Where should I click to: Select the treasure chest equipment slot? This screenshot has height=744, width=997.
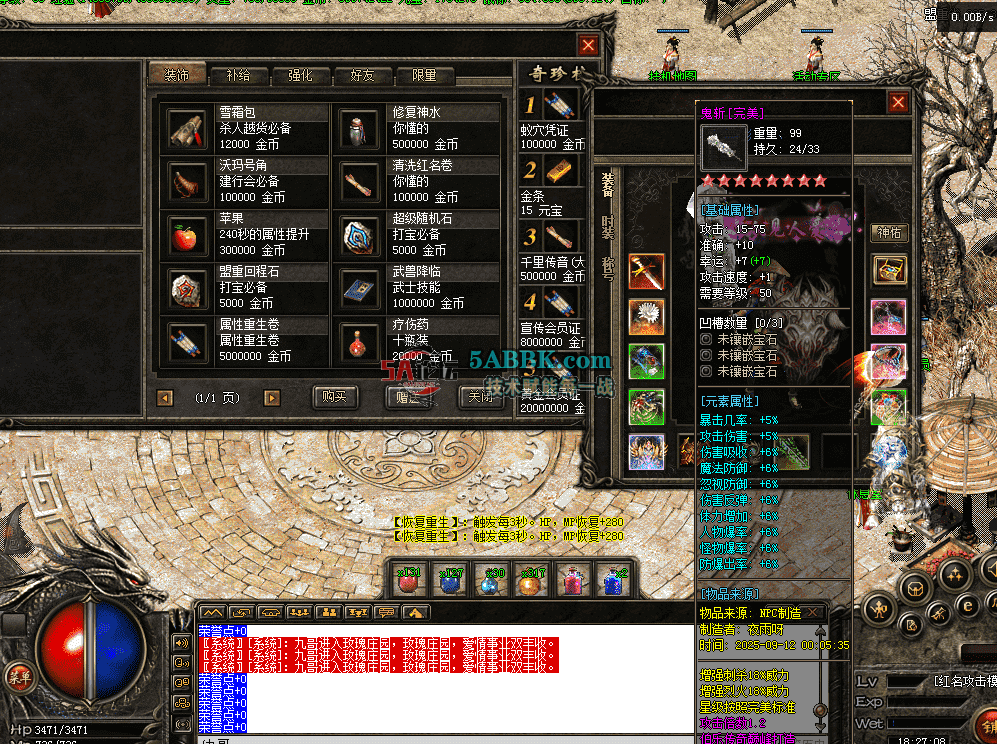[x=888, y=270]
